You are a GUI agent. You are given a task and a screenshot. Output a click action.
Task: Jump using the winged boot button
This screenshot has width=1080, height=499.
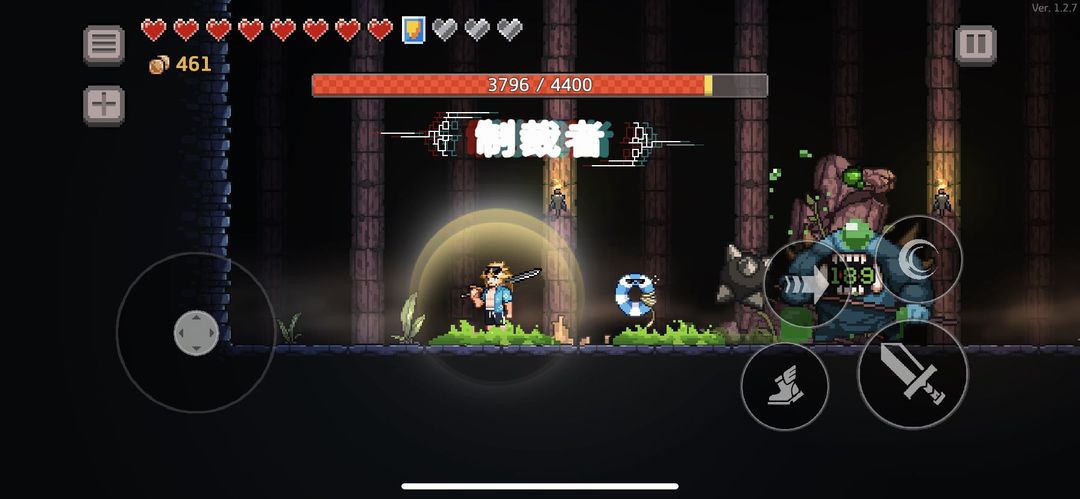coord(785,386)
